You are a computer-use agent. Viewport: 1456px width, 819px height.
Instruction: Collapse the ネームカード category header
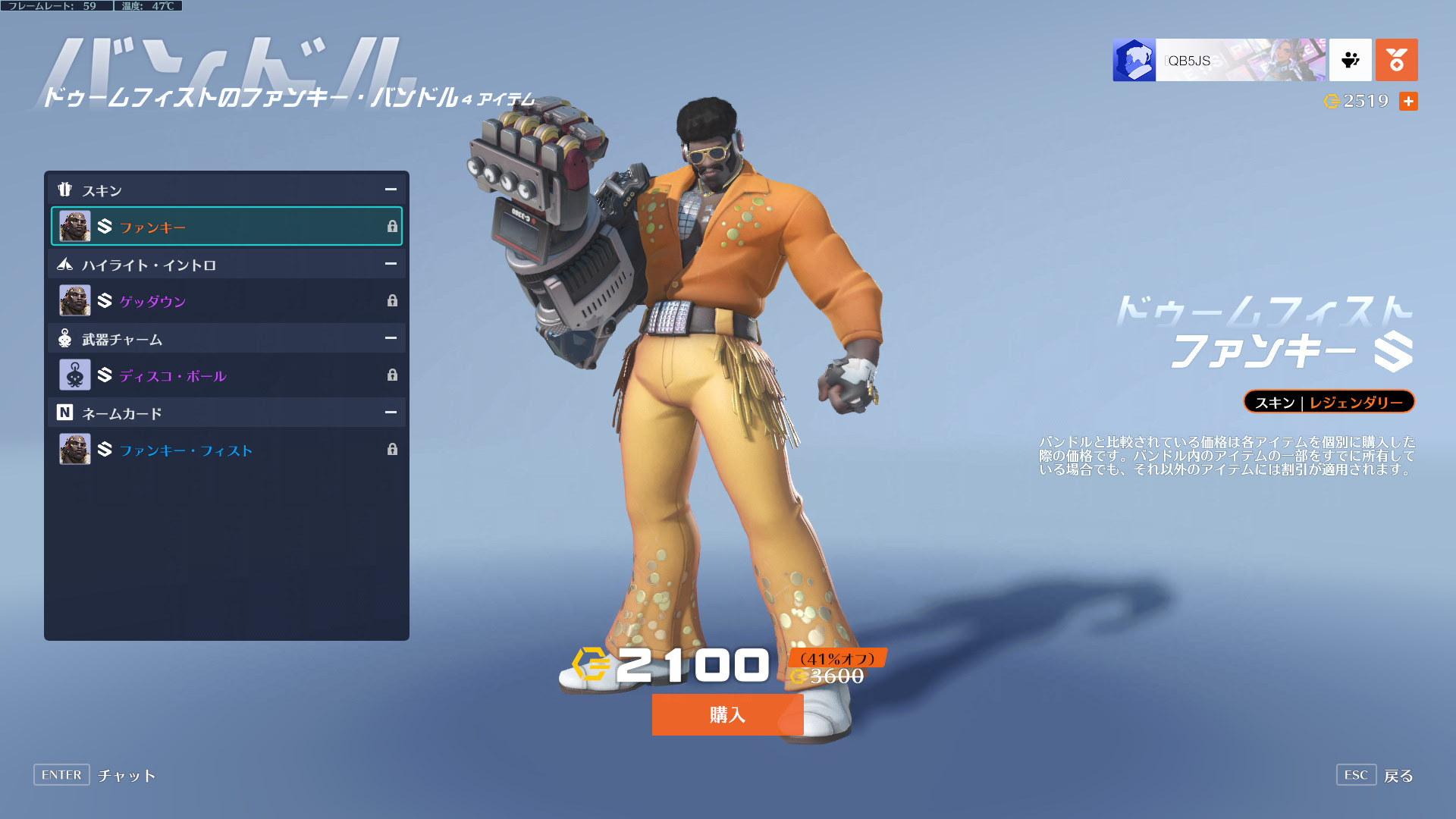click(x=391, y=413)
